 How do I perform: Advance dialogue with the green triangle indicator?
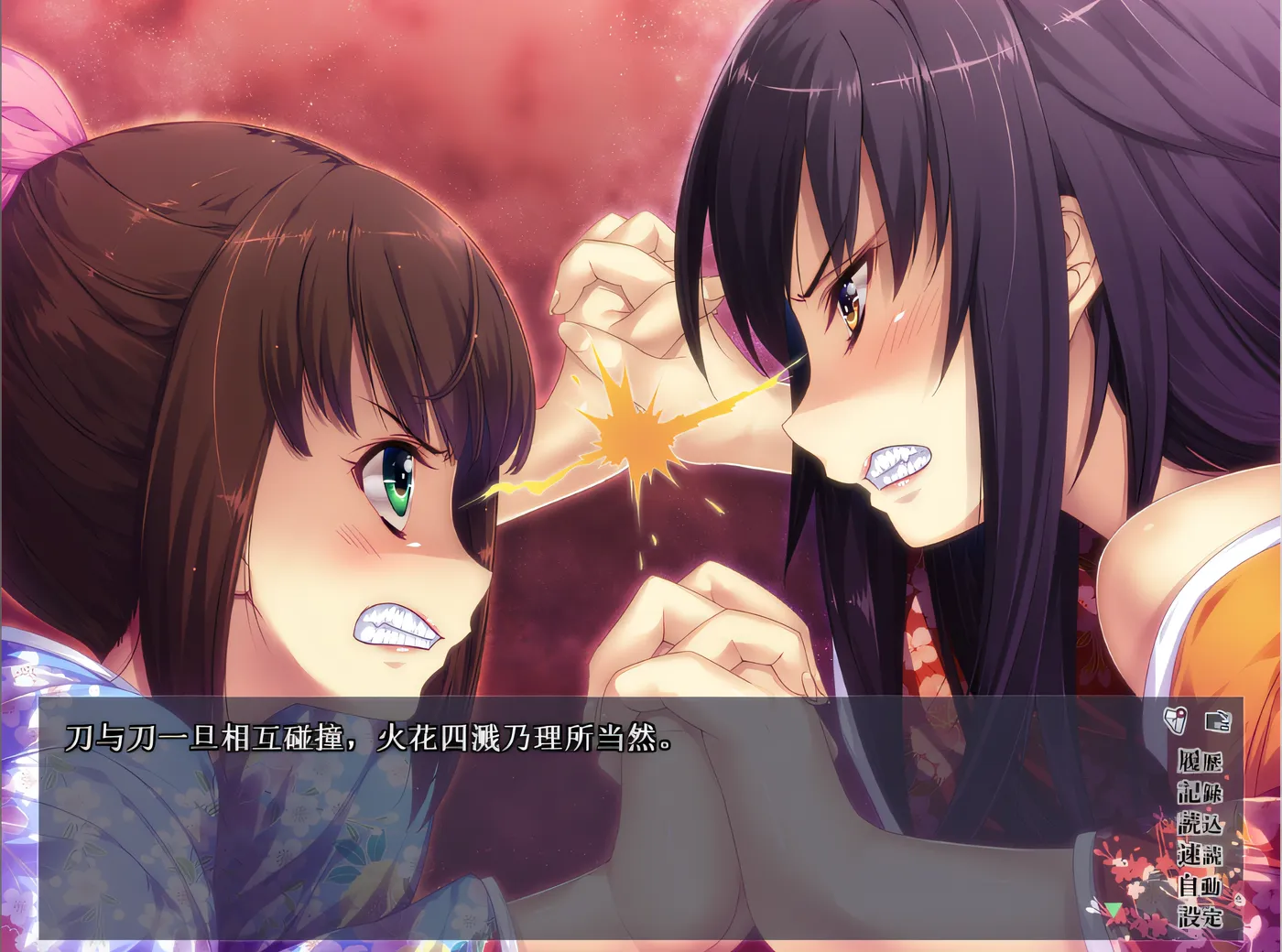coord(1114,911)
